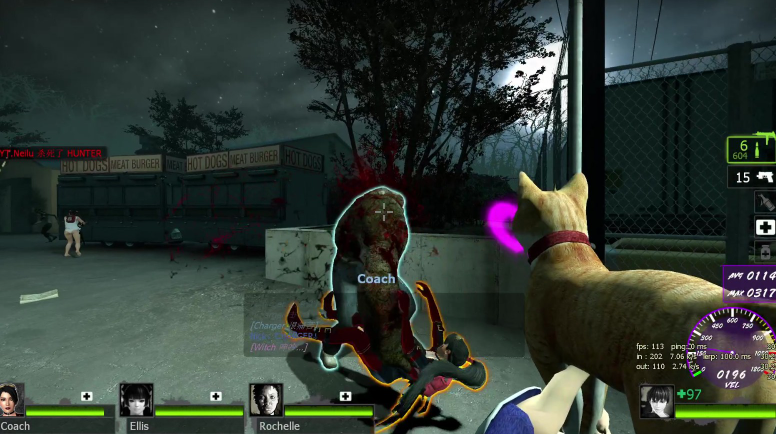Select Coach's teammate portrait
This screenshot has height=434, width=776.
pyautogui.click(x=11, y=400)
